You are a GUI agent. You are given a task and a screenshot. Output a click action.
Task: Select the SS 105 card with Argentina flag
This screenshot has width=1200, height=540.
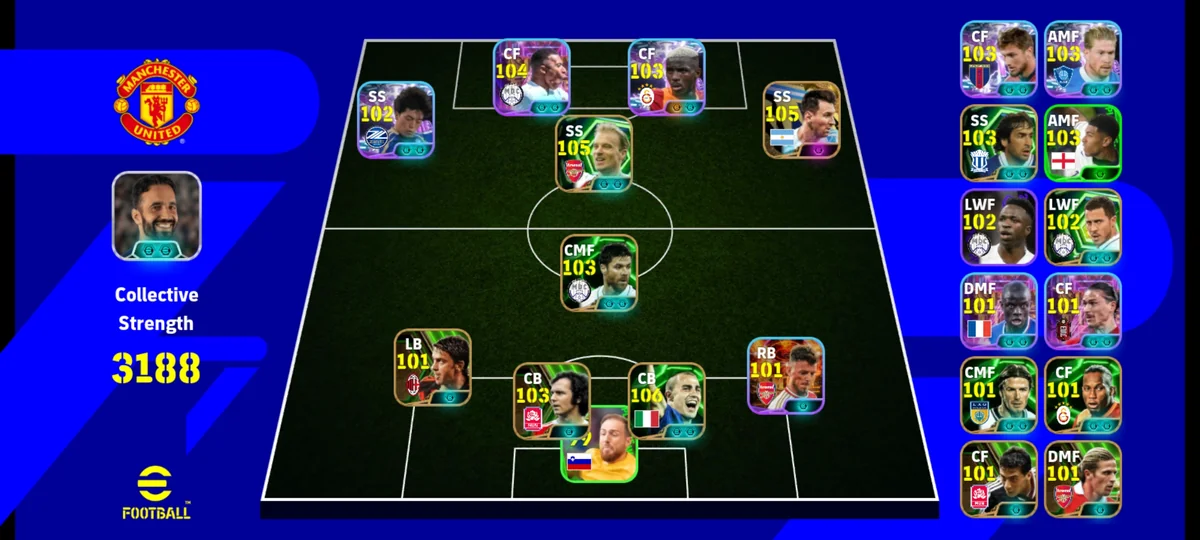pyautogui.click(x=801, y=120)
